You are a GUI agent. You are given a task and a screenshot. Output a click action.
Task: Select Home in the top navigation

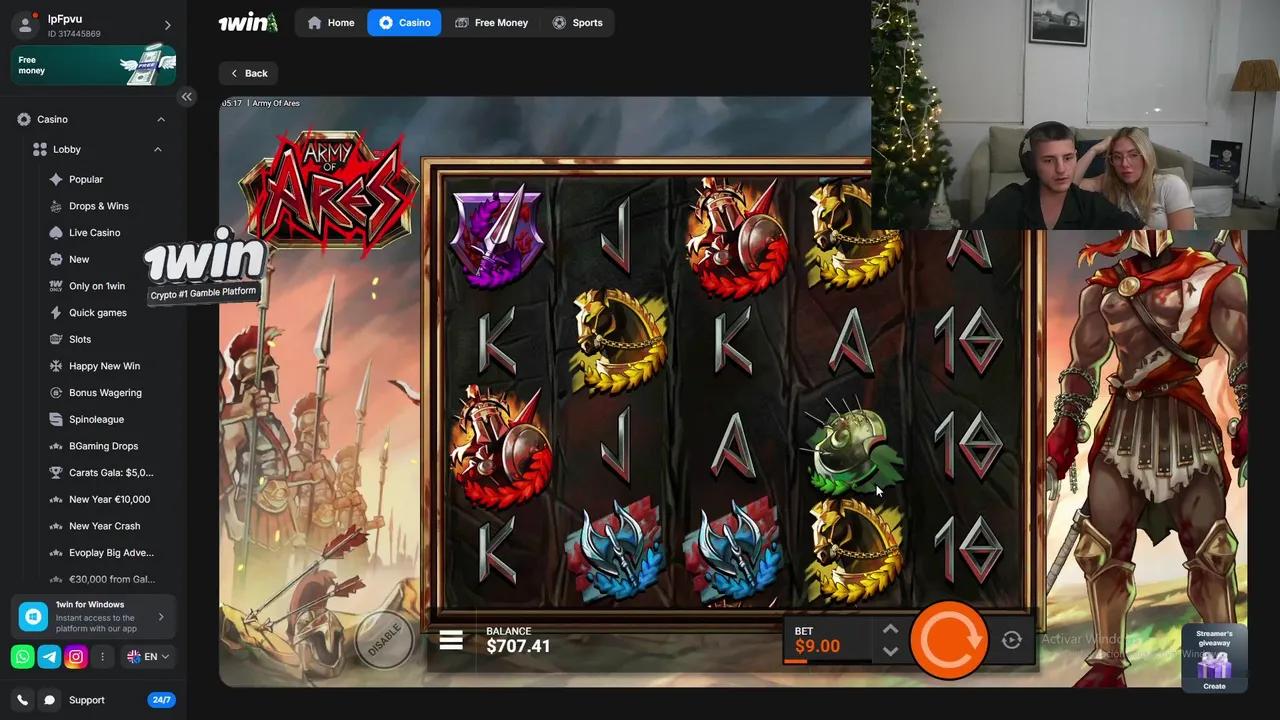click(x=330, y=22)
